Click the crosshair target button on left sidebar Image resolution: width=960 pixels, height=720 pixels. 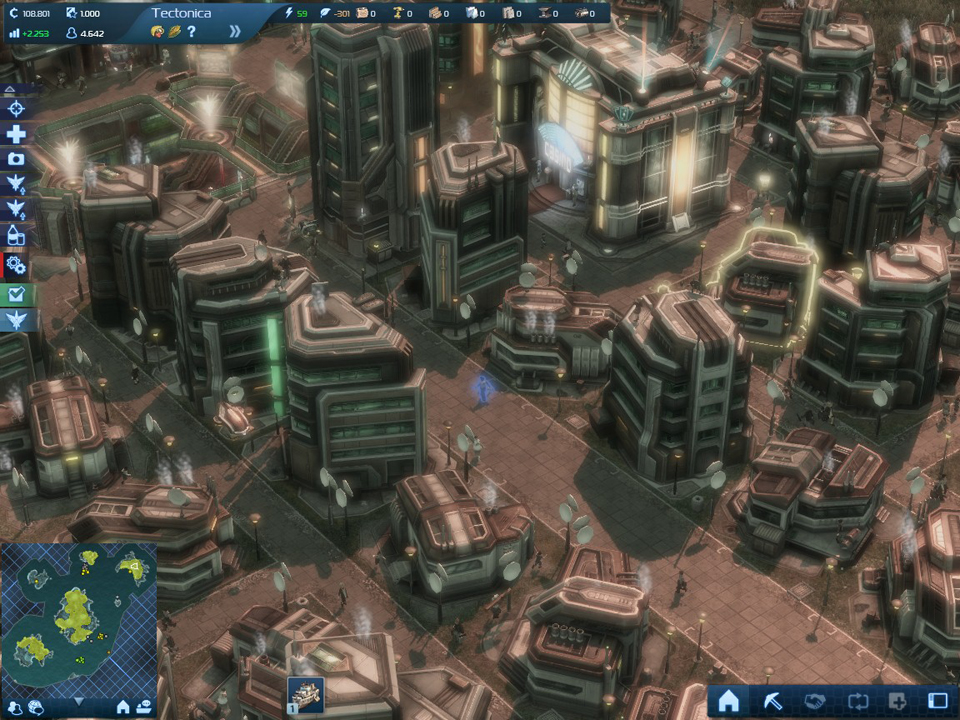point(17,109)
